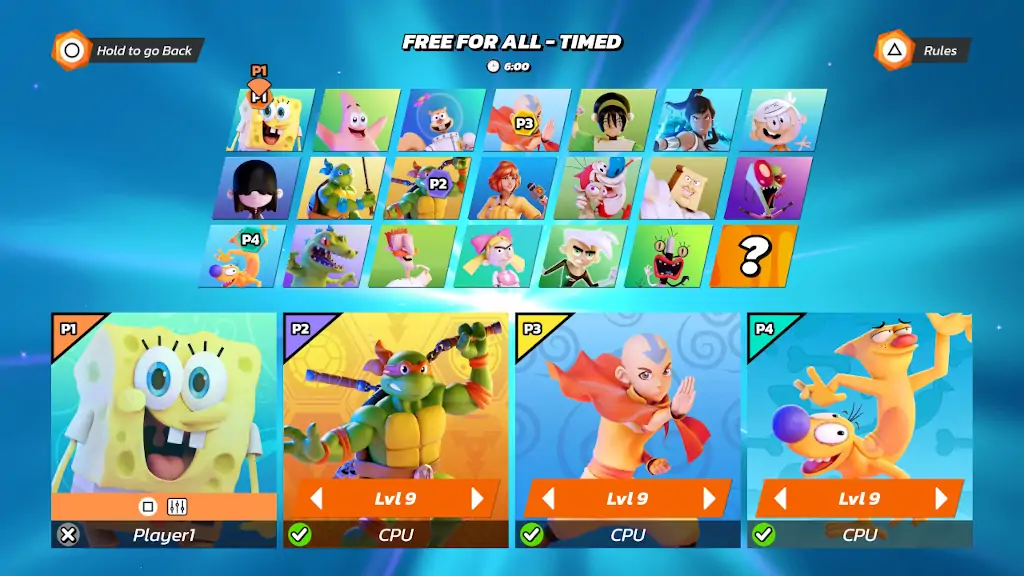1024x576 pixels.
Task: Pick Nigel Thornberry's portrait
Action: point(411,256)
